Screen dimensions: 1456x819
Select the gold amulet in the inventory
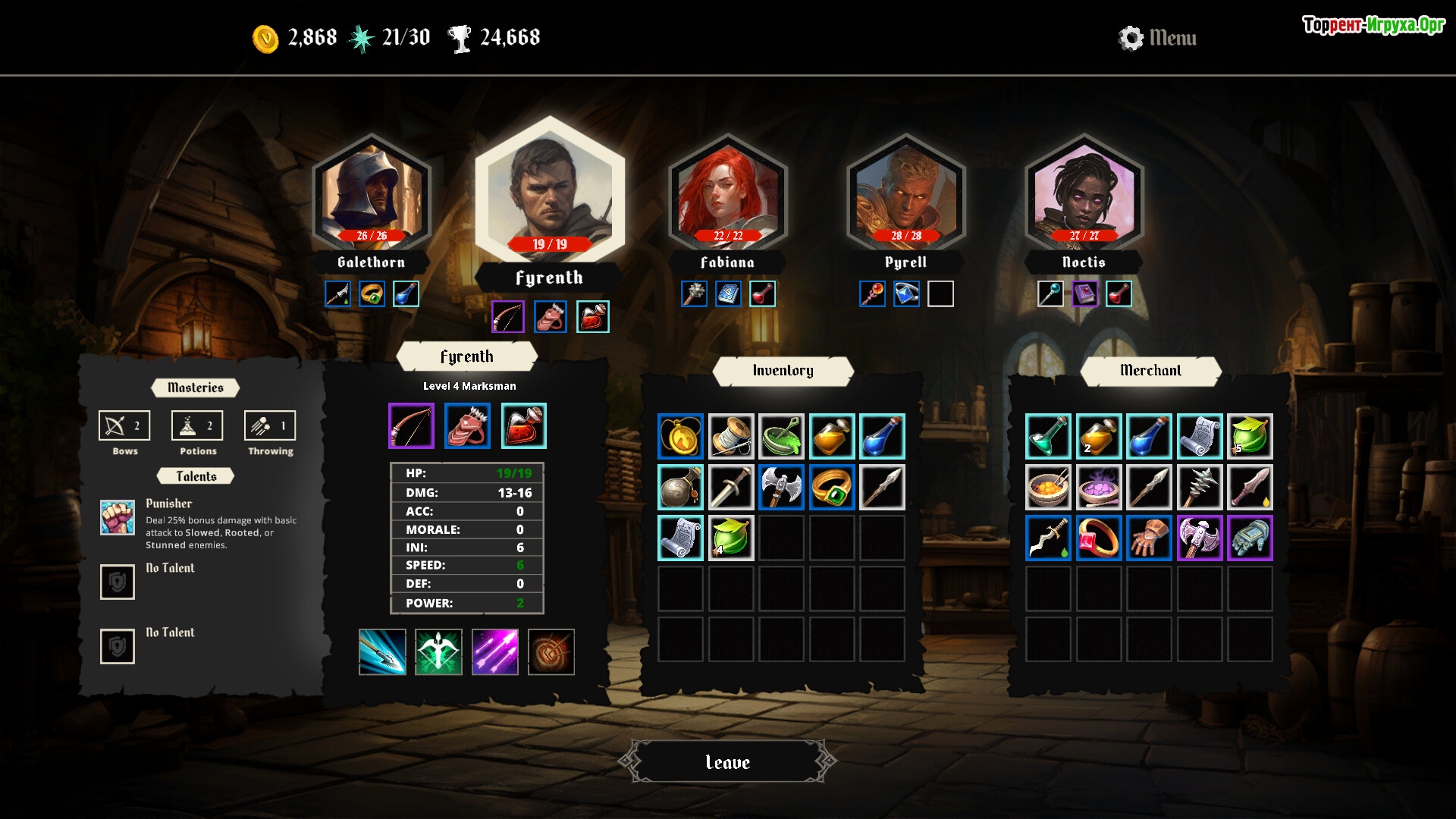pyautogui.click(x=680, y=436)
